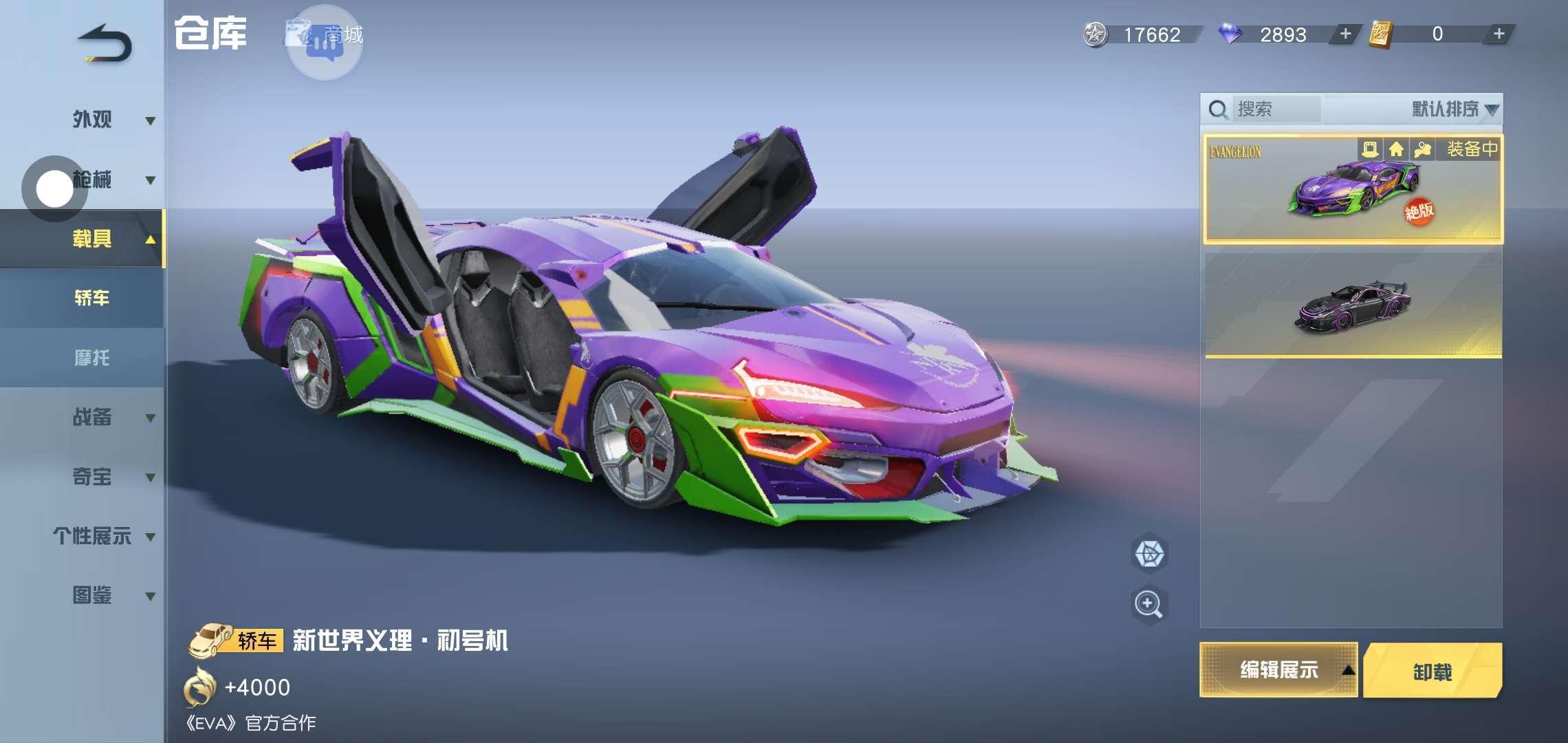This screenshot has height=743, width=1568.
Task: Choose the black and purple car thumbnail
Action: coord(1352,305)
